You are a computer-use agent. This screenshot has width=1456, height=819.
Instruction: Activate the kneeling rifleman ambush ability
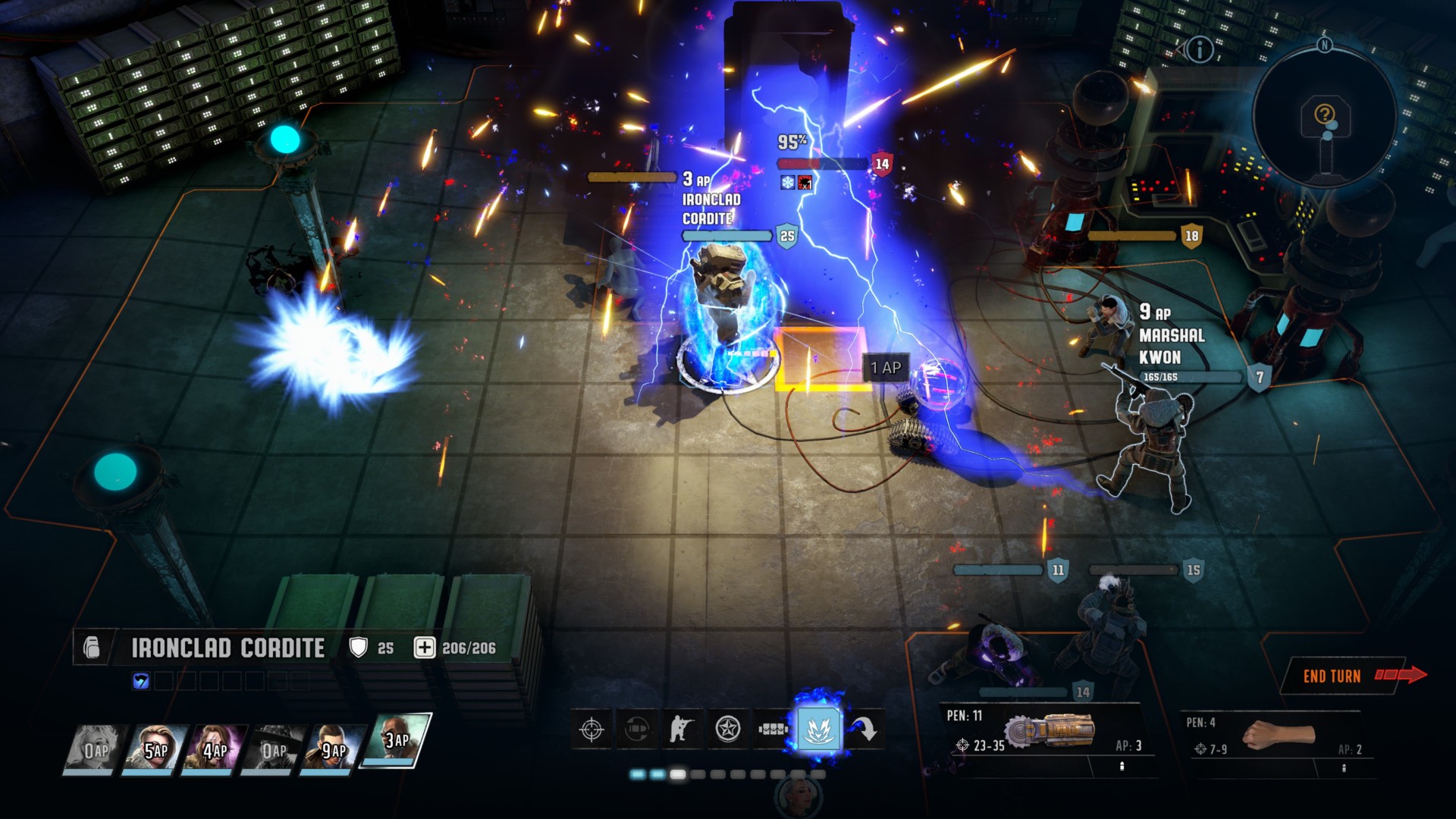pos(682,730)
